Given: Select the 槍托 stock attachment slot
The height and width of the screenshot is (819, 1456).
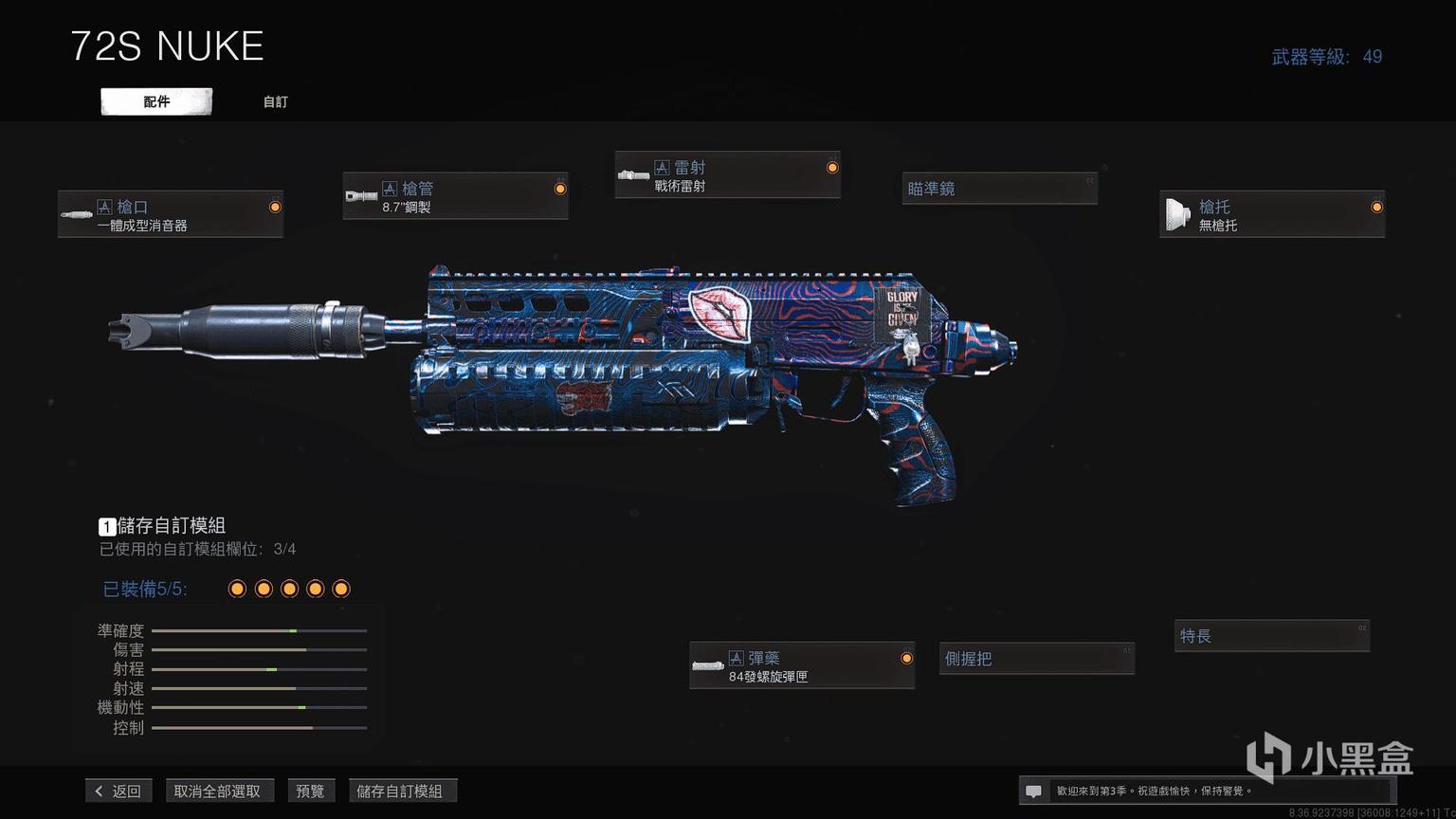Looking at the screenshot, I should [x=1272, y=214].
